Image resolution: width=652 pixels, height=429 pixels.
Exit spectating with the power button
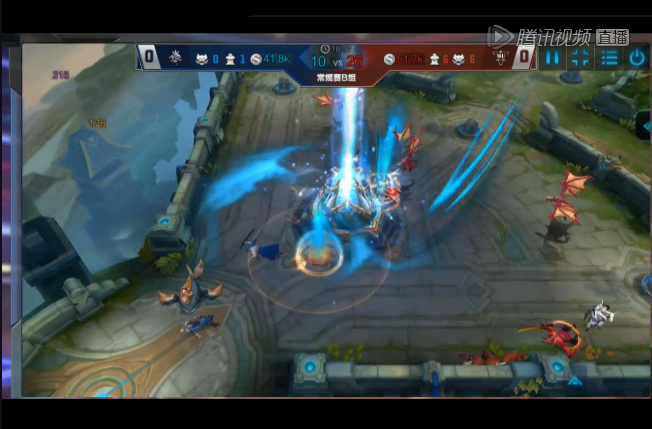(637, 58)
